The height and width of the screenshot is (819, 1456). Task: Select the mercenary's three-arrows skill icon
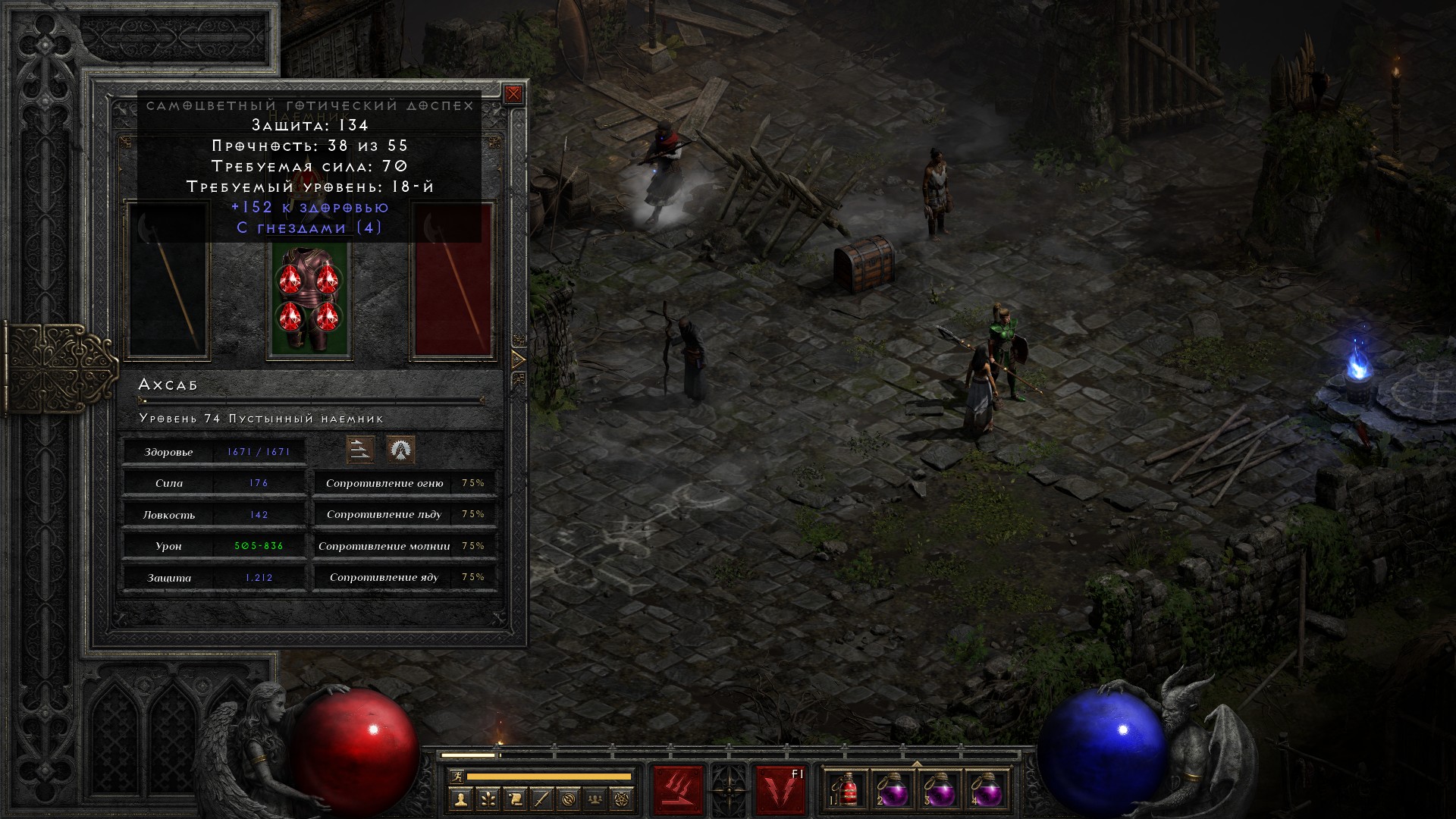pos(360,450)
